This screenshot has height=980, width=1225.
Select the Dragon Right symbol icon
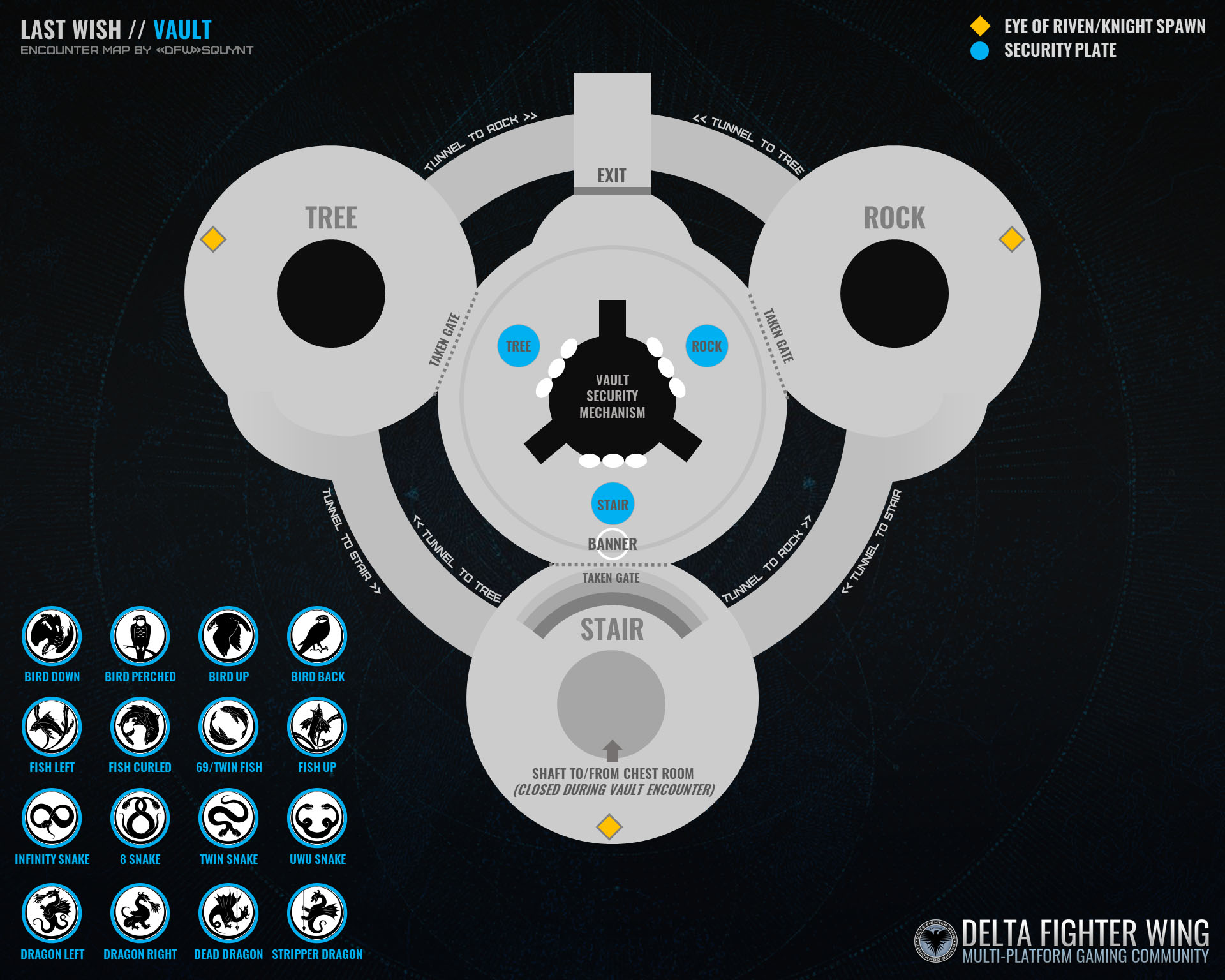140,913
